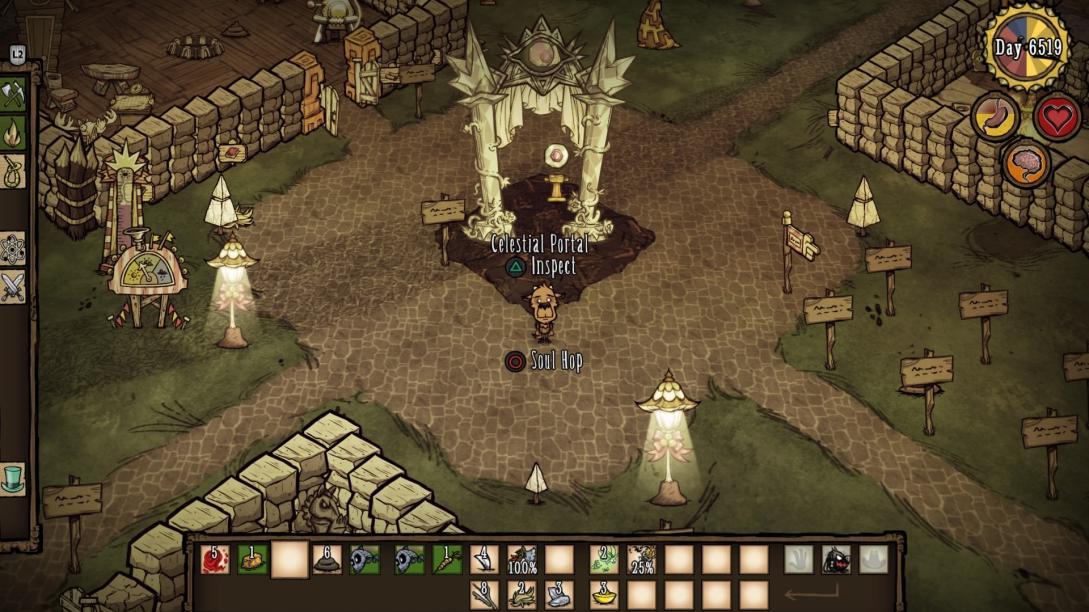Pick the gray stones stack of three
This screenshot has height=612, width=1089.
click(x=559, y=595)
